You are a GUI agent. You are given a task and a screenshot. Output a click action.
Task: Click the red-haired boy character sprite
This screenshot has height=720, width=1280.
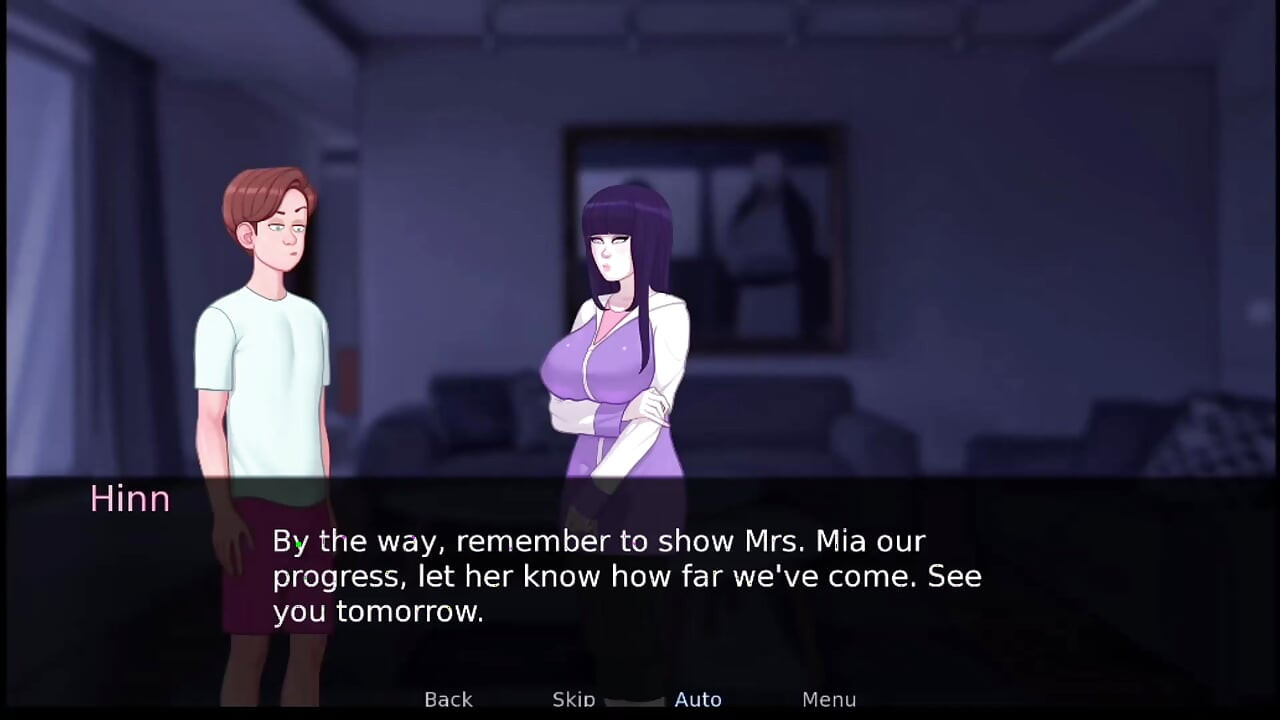(270, 330)
